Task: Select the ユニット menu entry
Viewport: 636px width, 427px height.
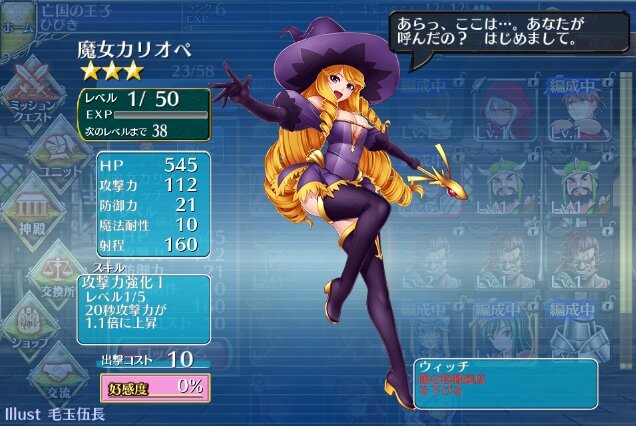Action: pos(62,148)
